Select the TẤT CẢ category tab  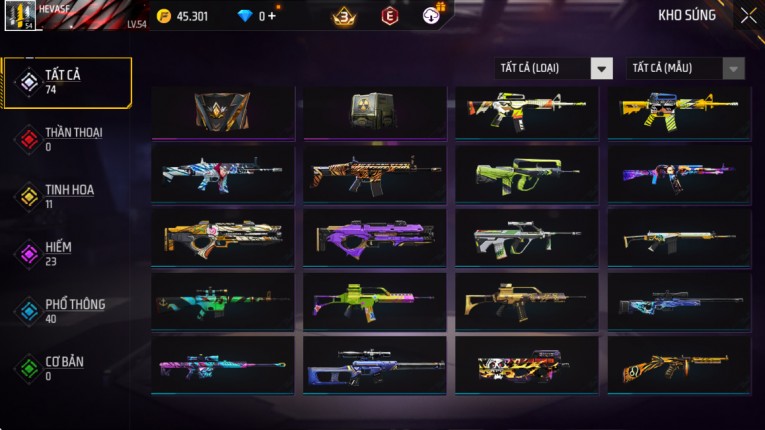pyautogui.click(x=68, y=82)
